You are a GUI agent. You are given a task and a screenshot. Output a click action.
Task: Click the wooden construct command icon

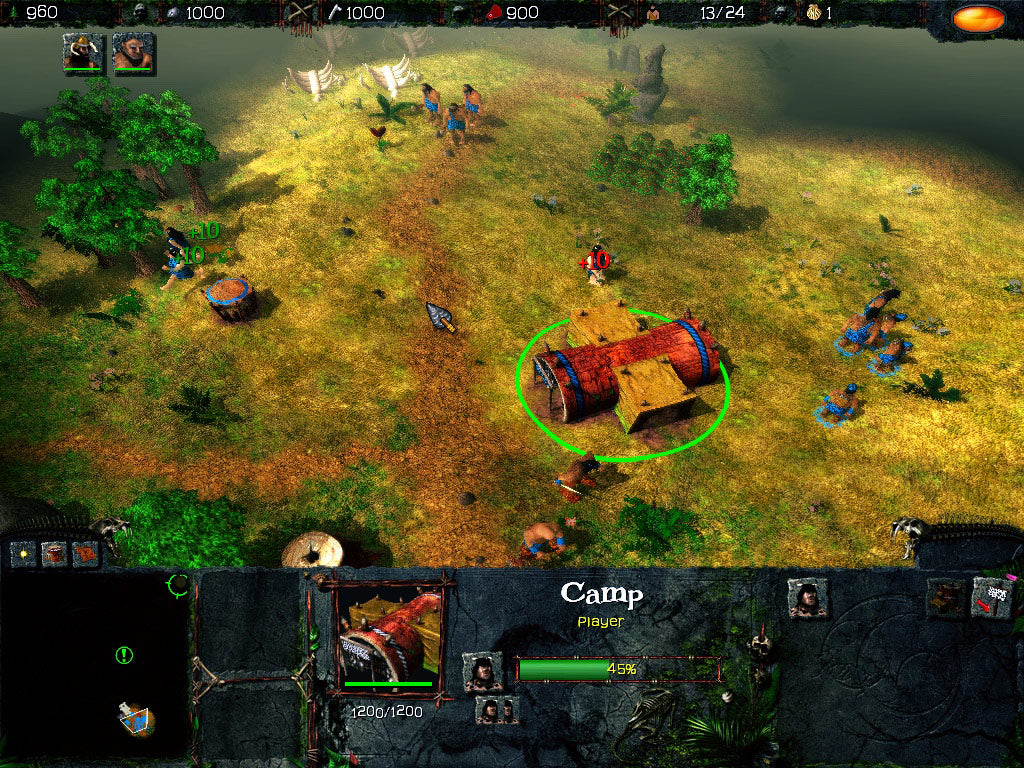click(946, 598)
